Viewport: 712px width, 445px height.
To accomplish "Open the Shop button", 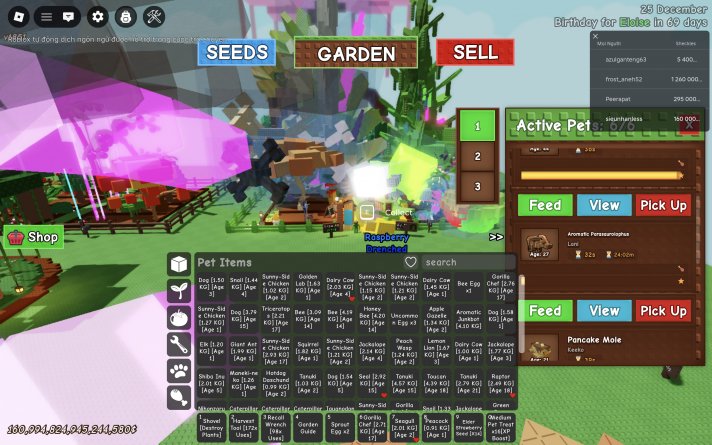I will (34, 237).
